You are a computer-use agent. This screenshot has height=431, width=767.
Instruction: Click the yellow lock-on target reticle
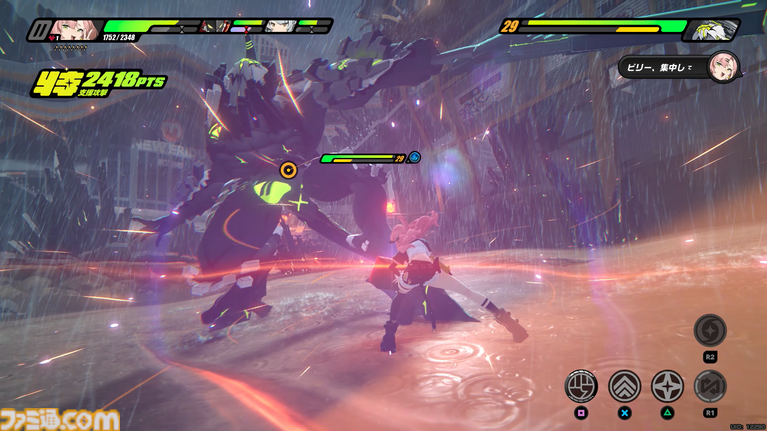290,169
